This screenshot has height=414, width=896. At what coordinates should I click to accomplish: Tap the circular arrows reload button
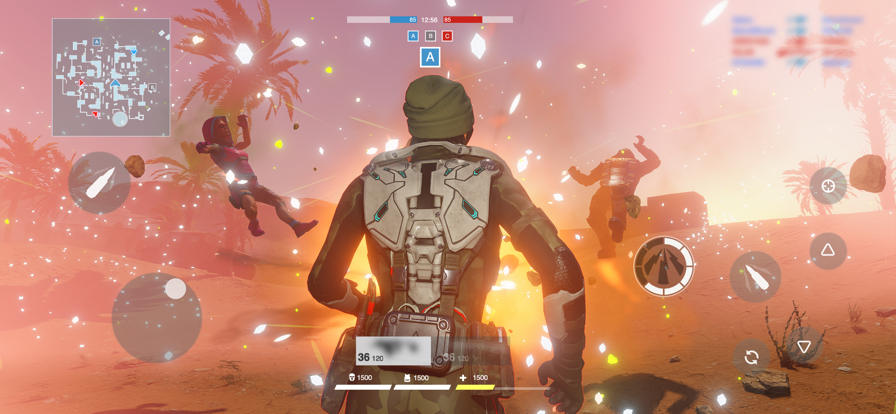click(751, 356)
